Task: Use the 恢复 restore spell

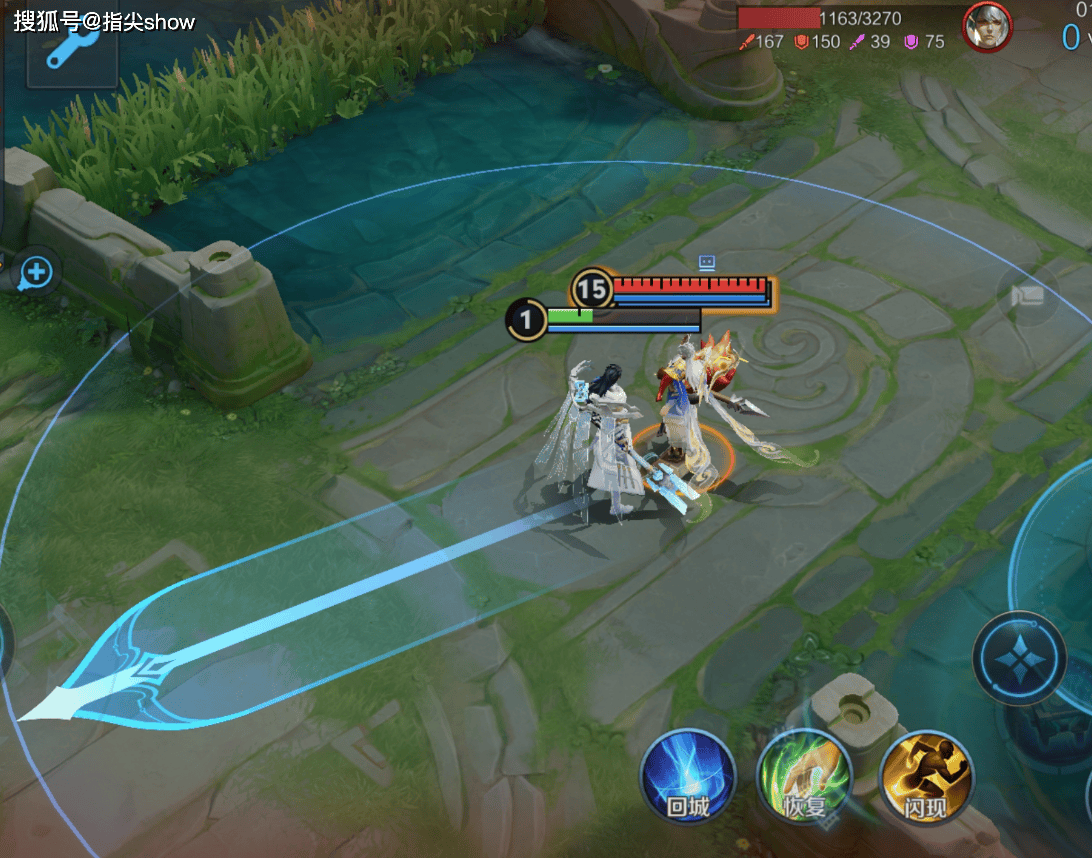Action: point(804,777)
